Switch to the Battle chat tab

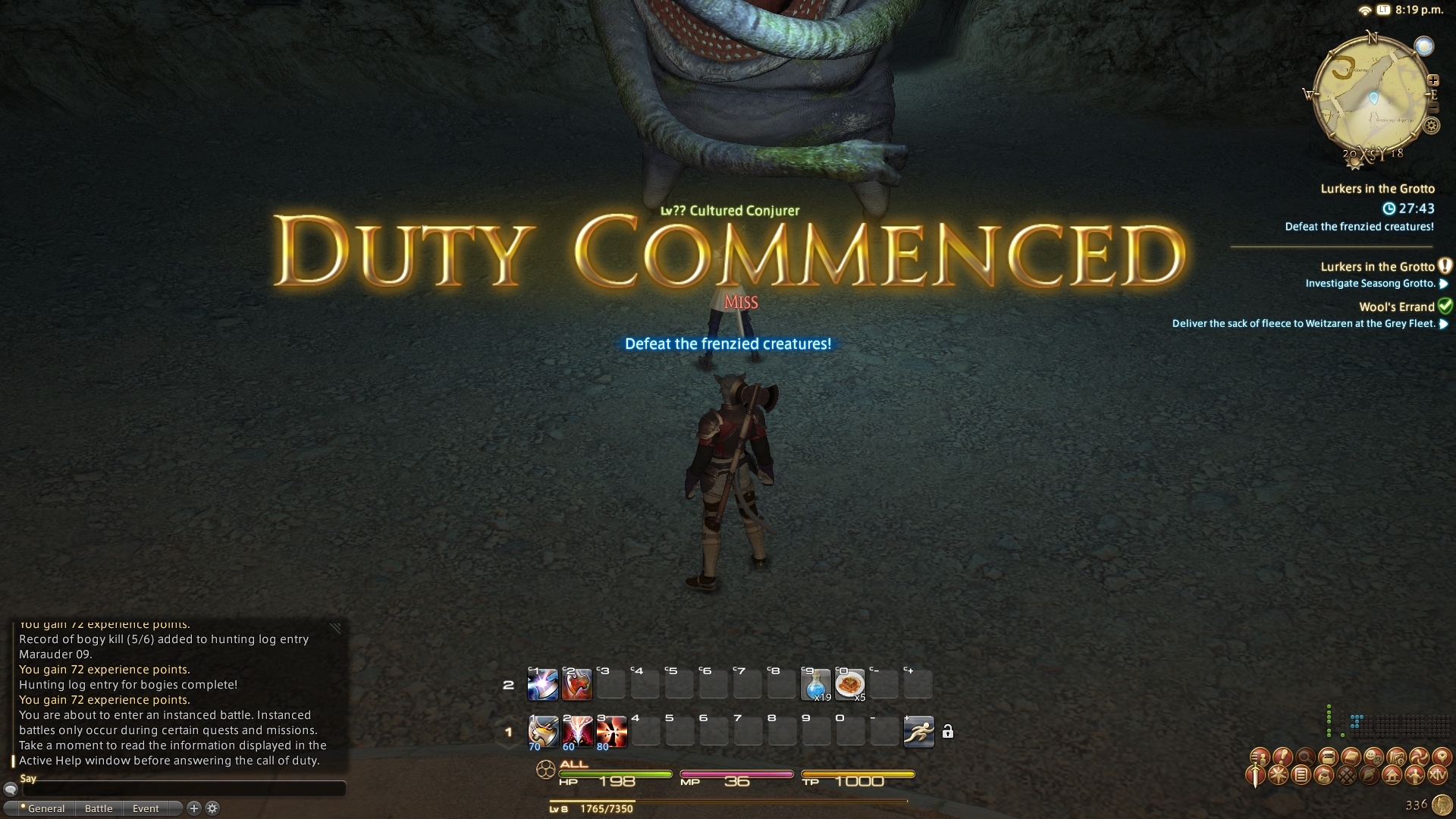(99, 808)
